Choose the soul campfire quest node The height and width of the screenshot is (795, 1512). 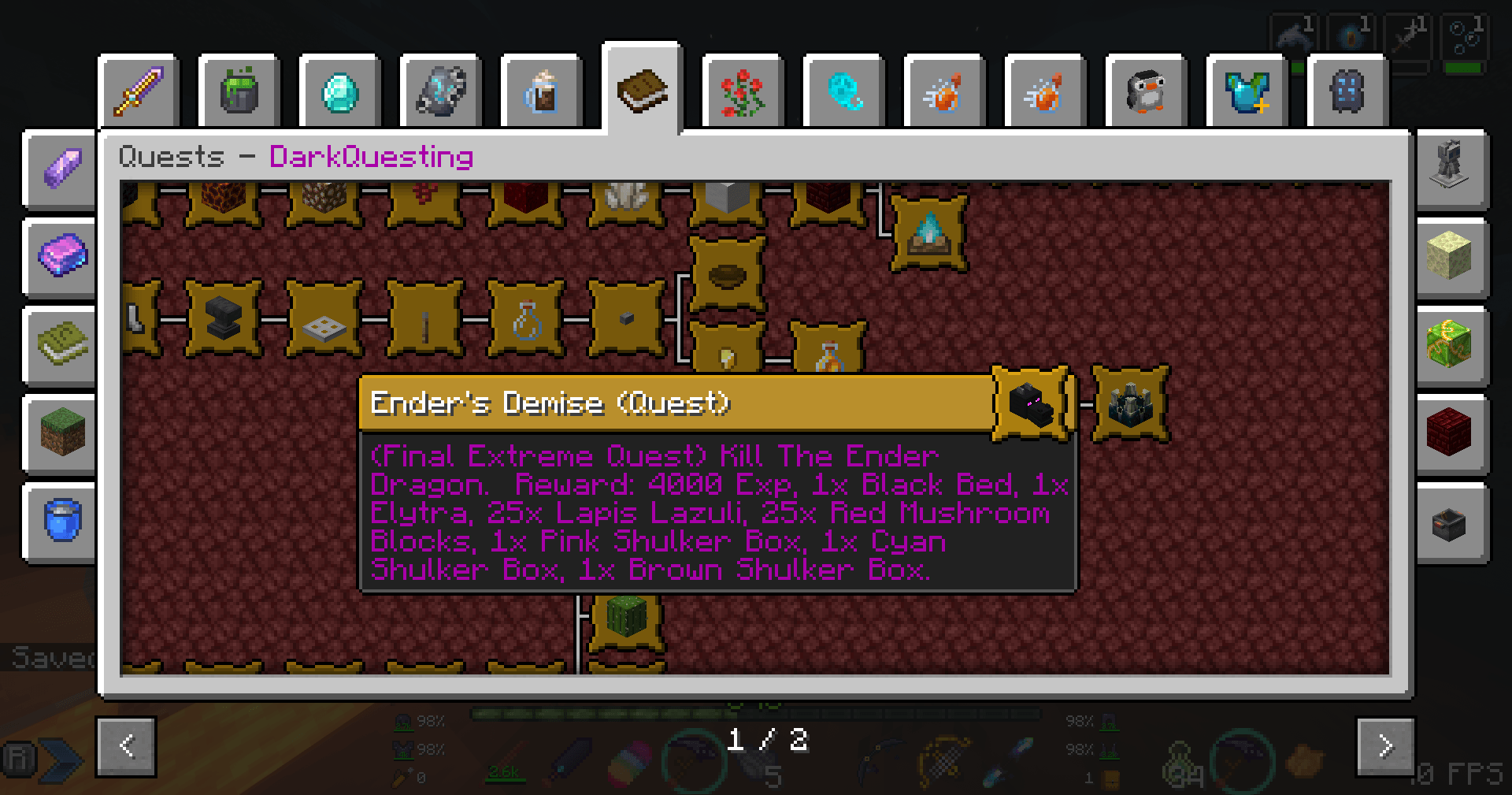929,233
